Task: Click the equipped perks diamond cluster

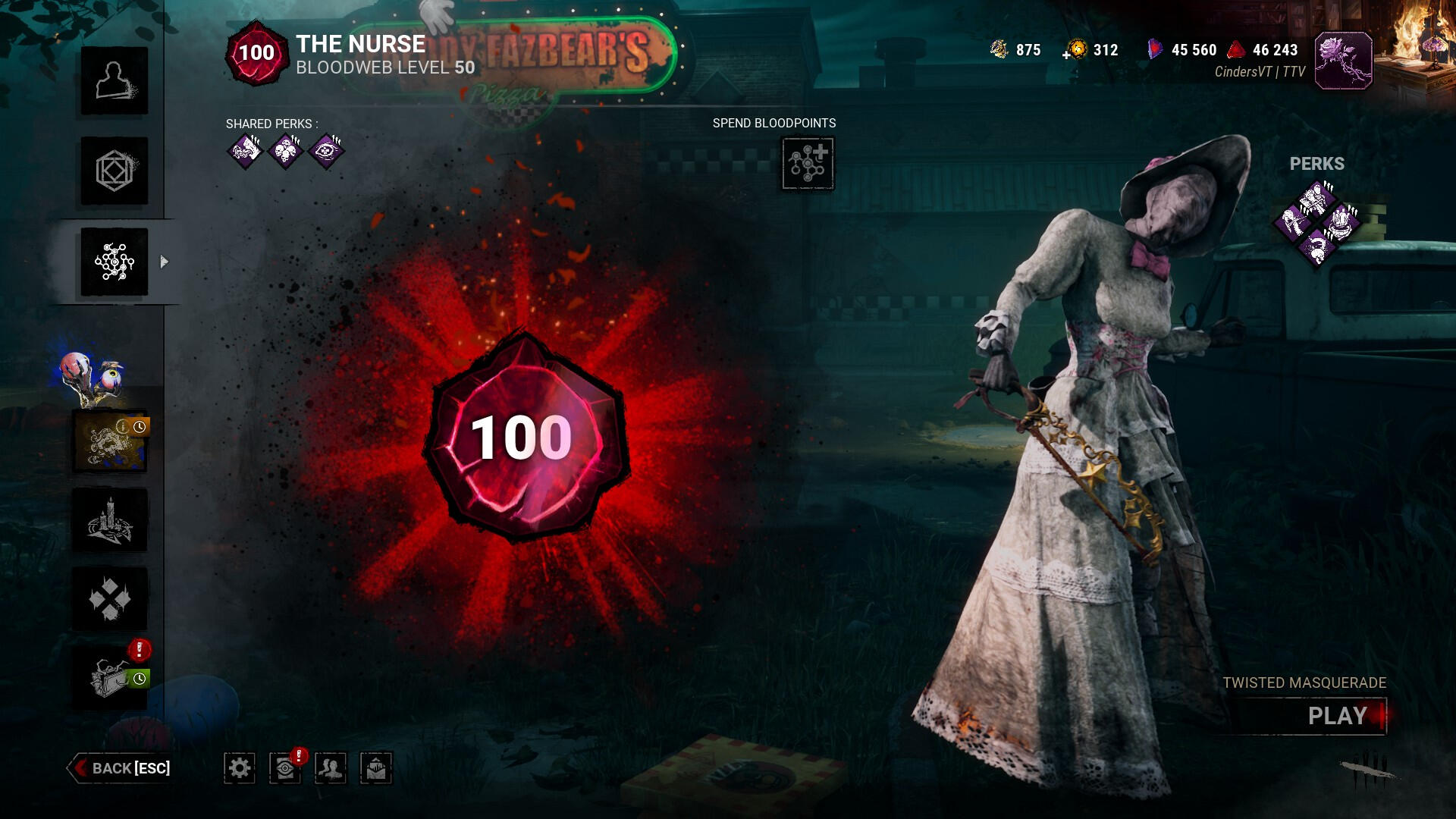Action: 1317,222
